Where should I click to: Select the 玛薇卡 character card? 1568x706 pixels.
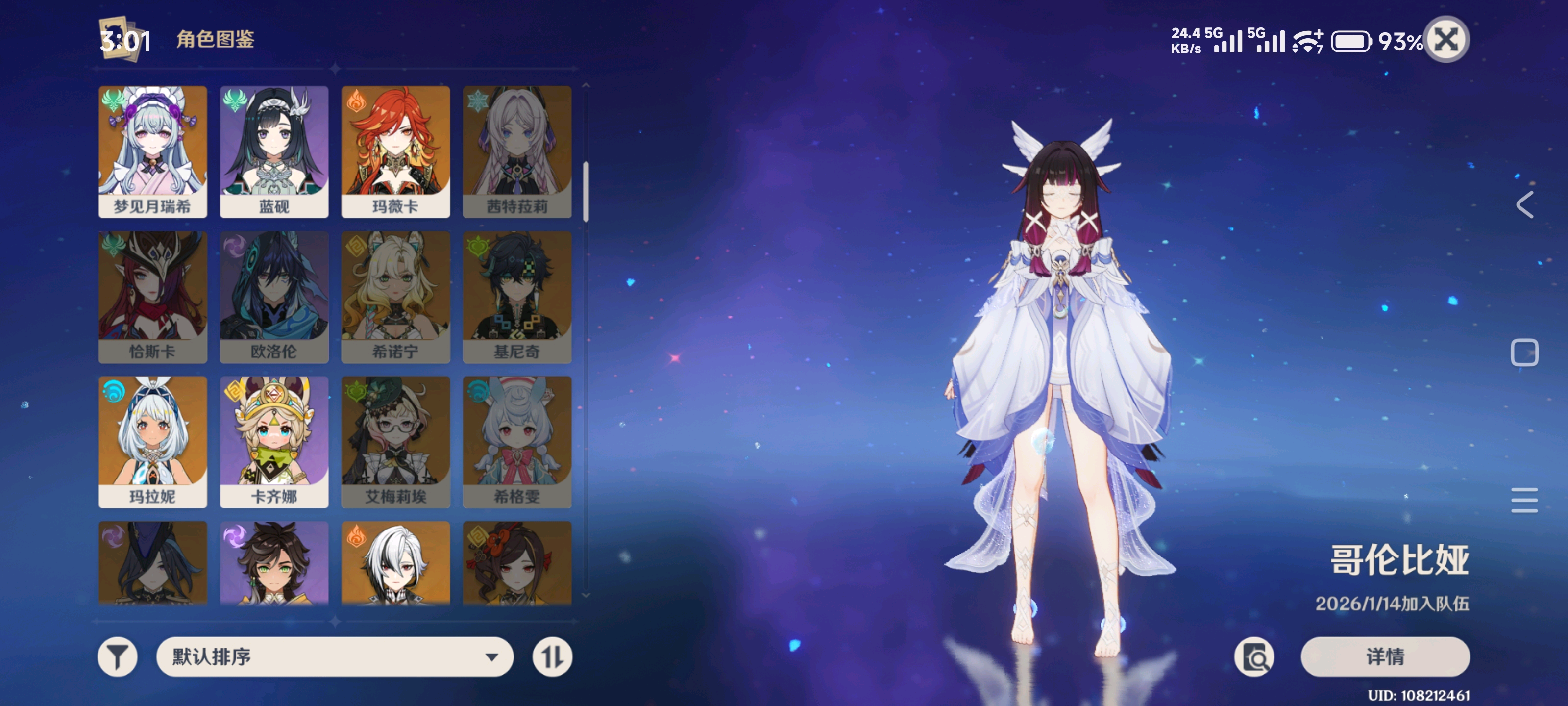pos(395,151)
